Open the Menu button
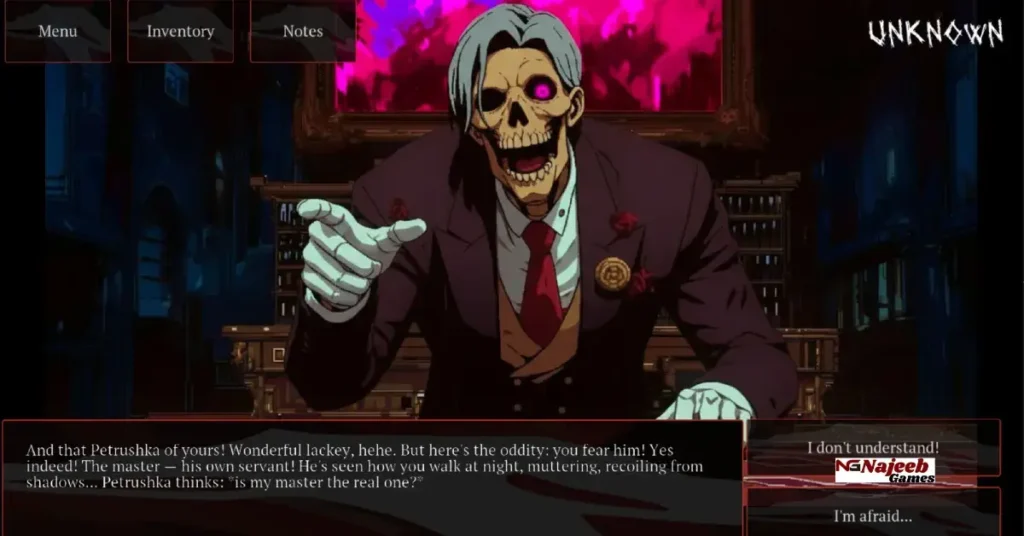 tap(58, 31)
